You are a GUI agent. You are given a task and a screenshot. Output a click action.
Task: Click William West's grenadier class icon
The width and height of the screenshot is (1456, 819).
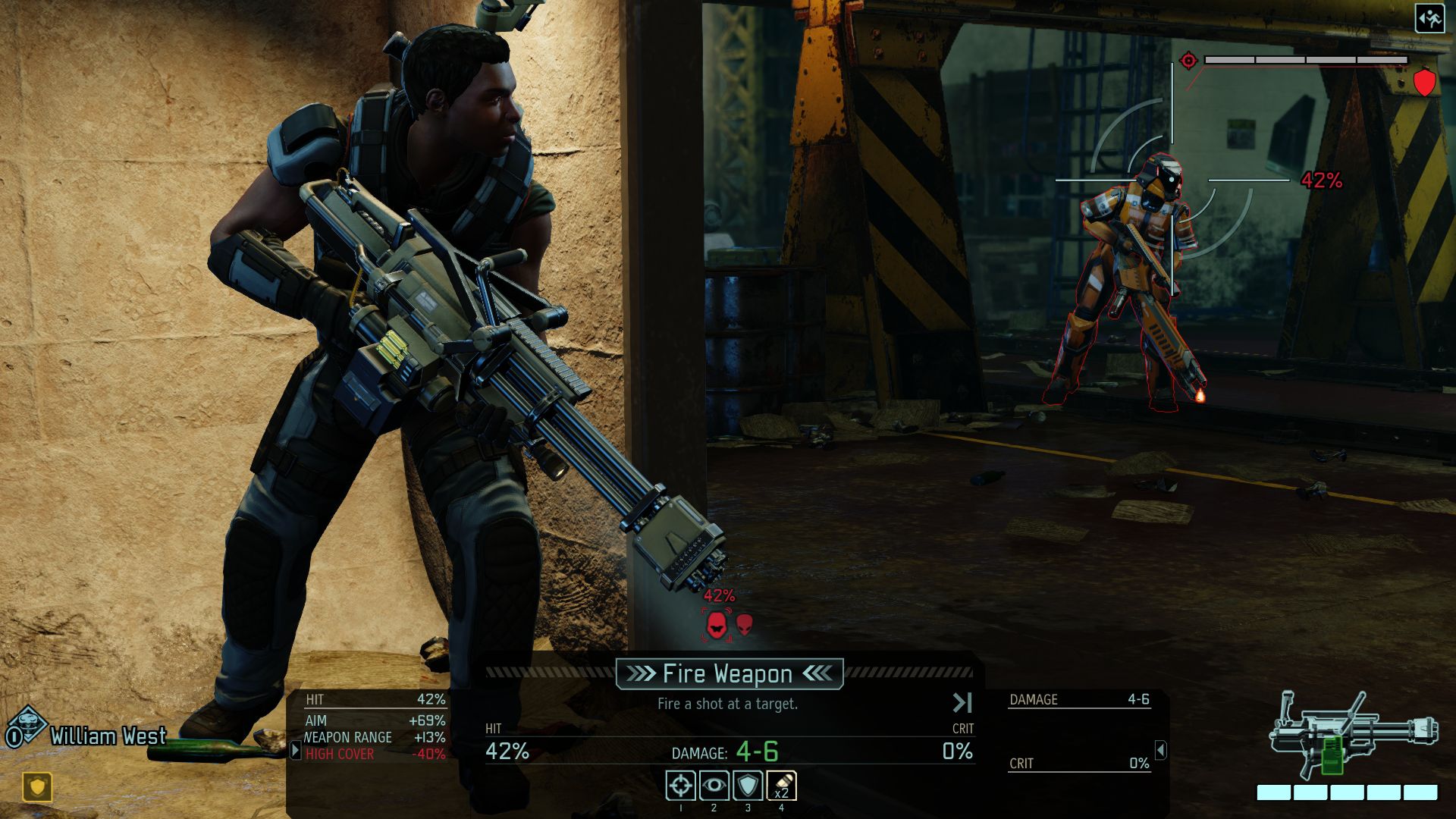tap(28, 726)
